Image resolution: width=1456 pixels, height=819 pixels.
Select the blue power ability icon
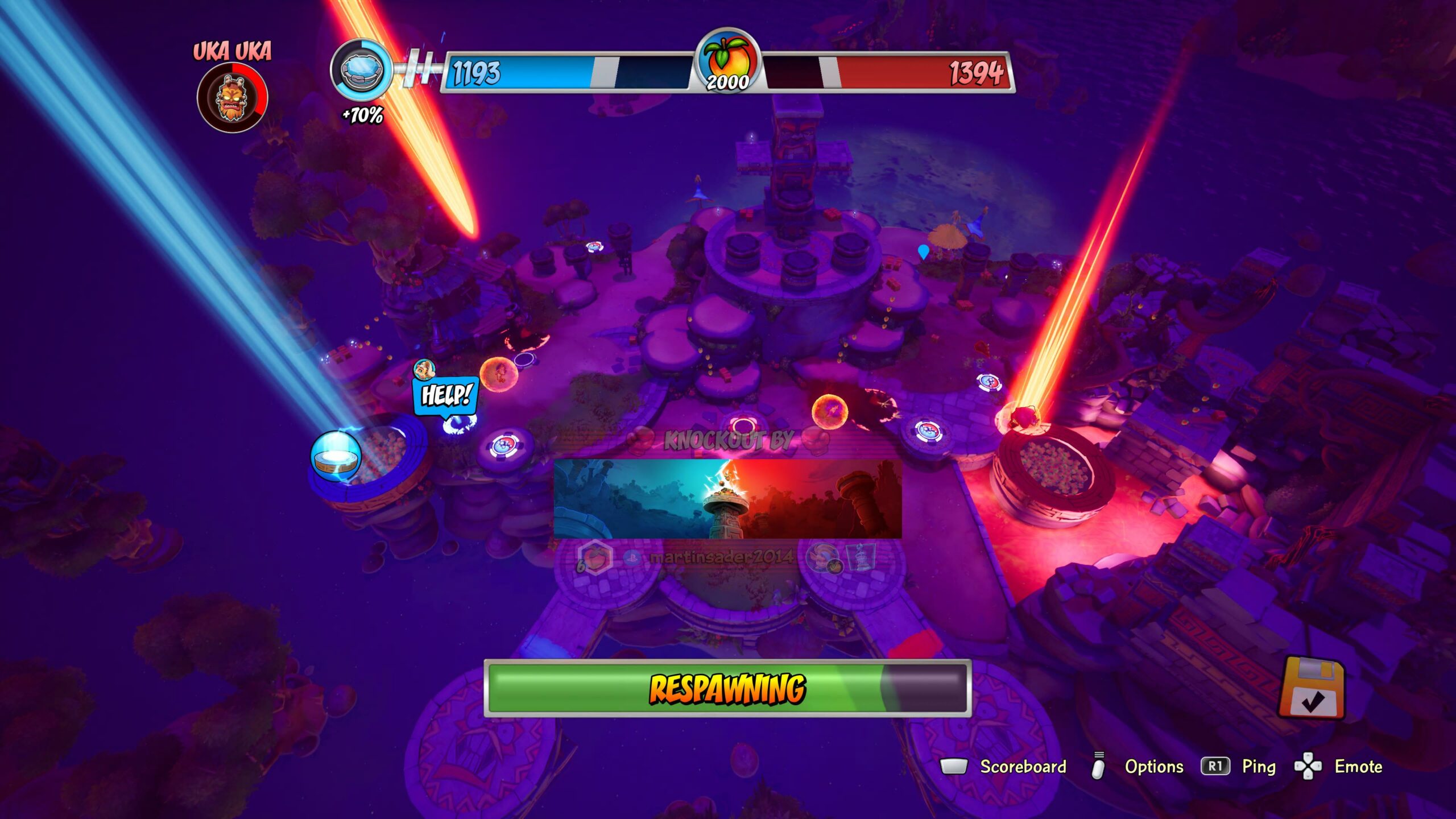coord(361,70)
